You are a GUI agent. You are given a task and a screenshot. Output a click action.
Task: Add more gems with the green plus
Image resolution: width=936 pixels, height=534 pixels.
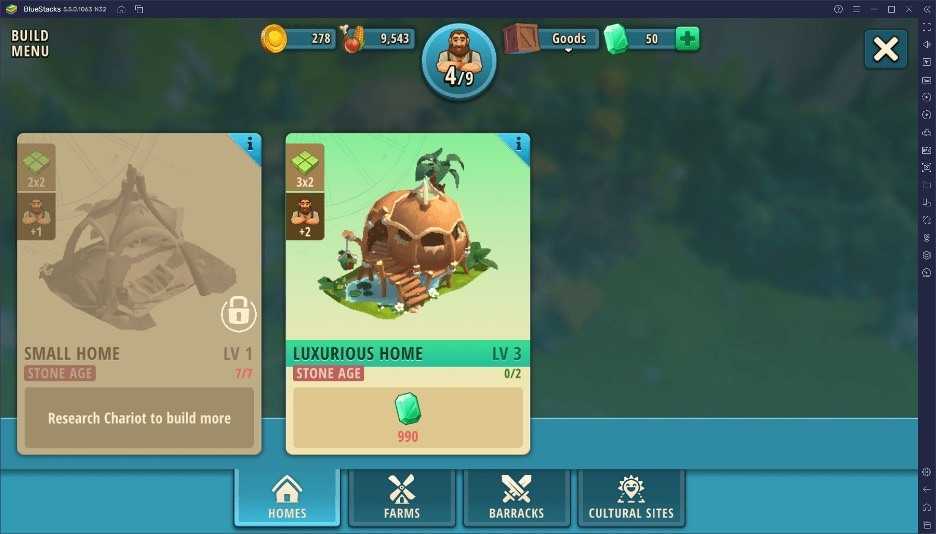[x=687, y=39]
